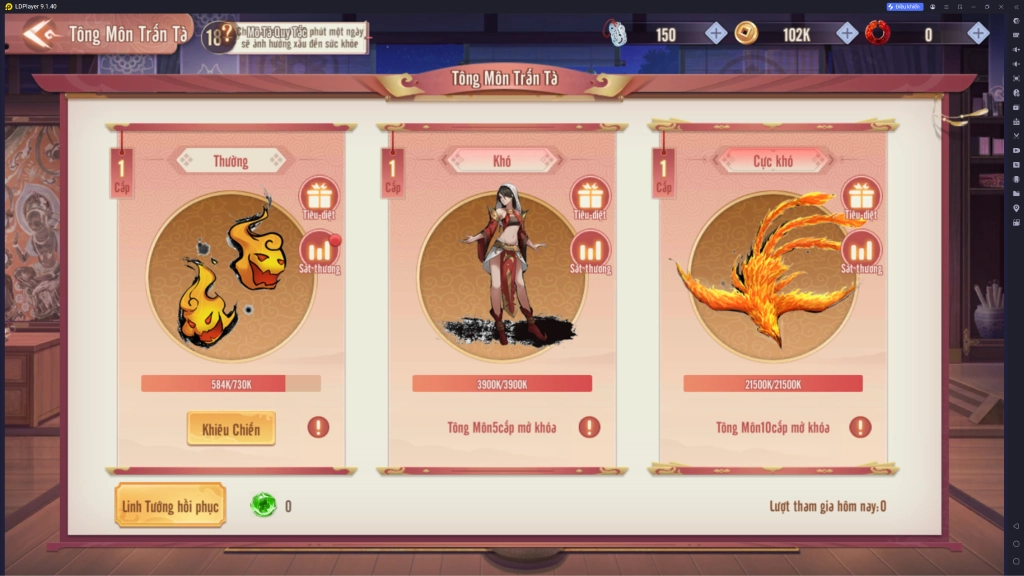View Sát thương ranking on Cực khó card
This screenshot has height=576, width=1024.
coord(861,251)
